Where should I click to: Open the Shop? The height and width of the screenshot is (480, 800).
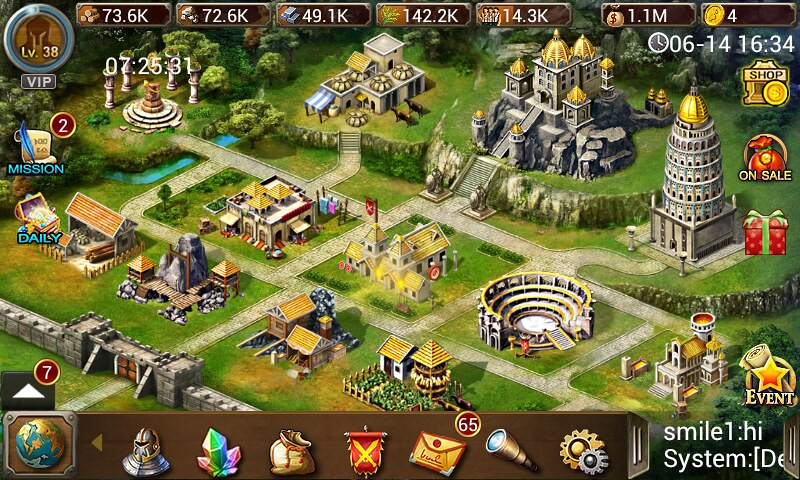764,86
